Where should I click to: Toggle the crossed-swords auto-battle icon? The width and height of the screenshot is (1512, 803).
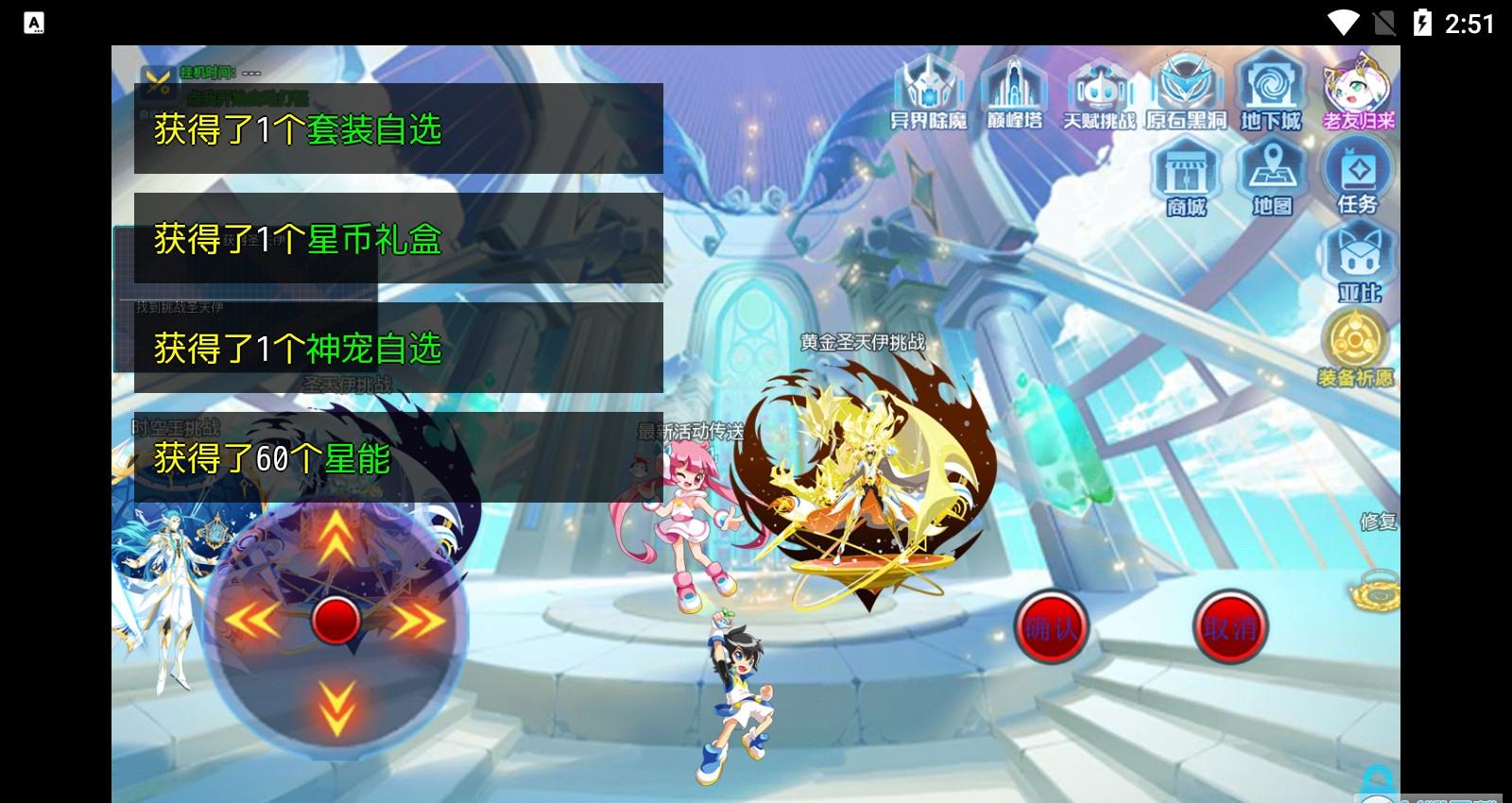coord(156,81)
